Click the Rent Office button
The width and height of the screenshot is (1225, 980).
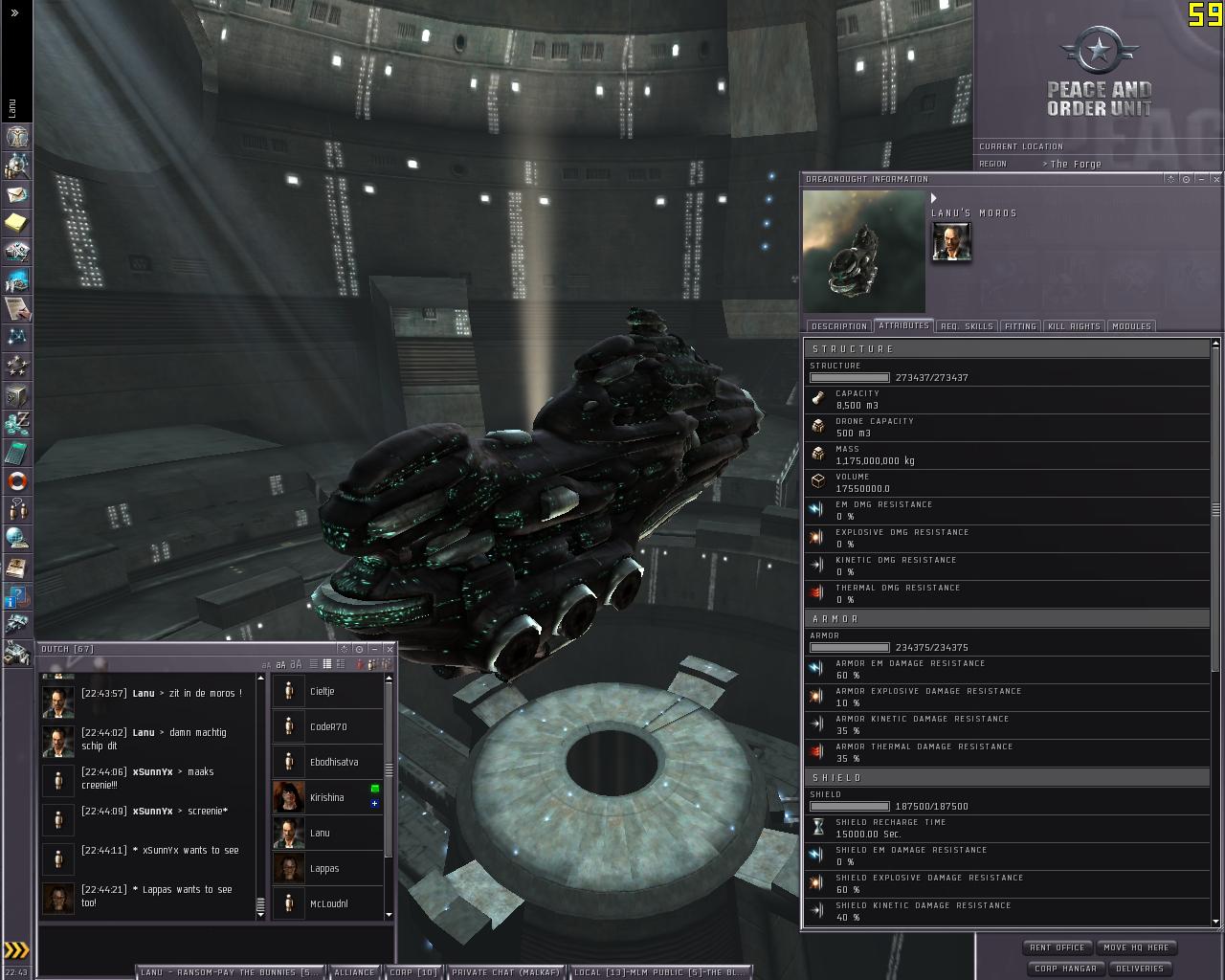1057,947
